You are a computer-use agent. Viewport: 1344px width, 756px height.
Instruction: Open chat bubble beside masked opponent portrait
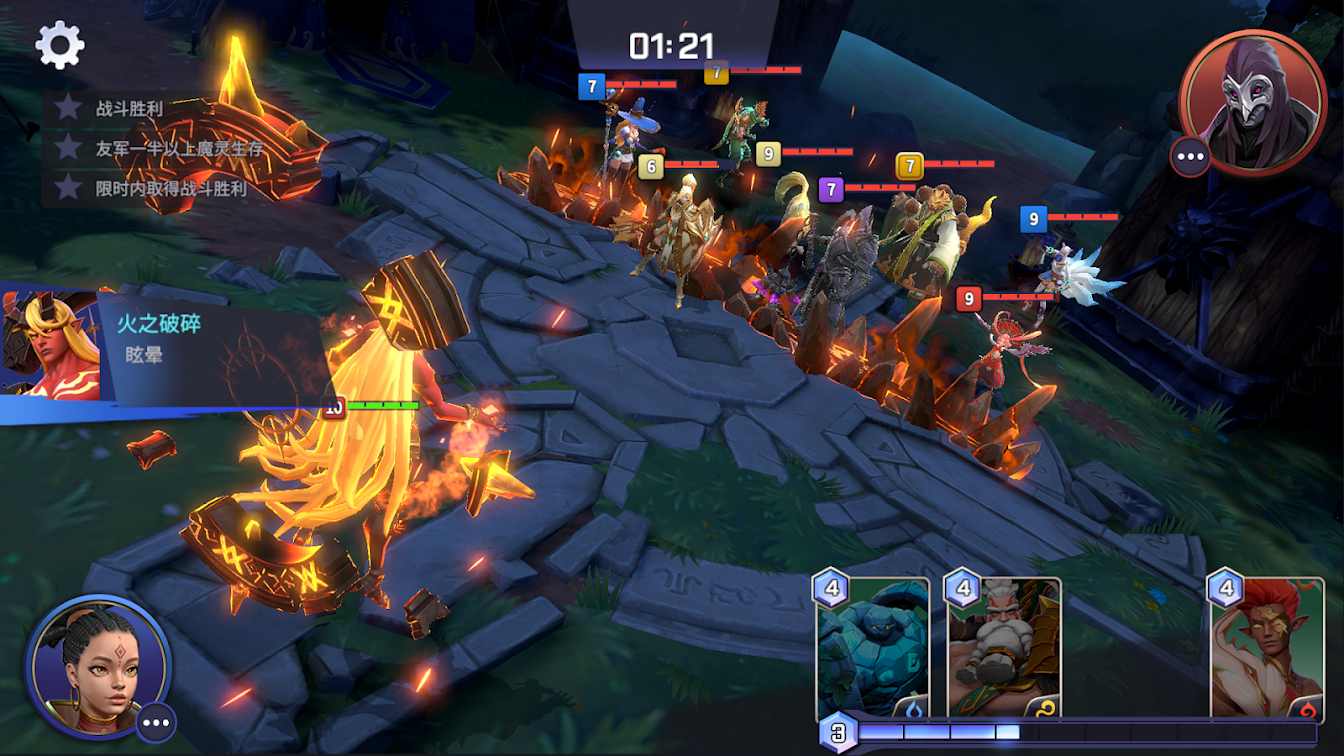pos(1190,157)
